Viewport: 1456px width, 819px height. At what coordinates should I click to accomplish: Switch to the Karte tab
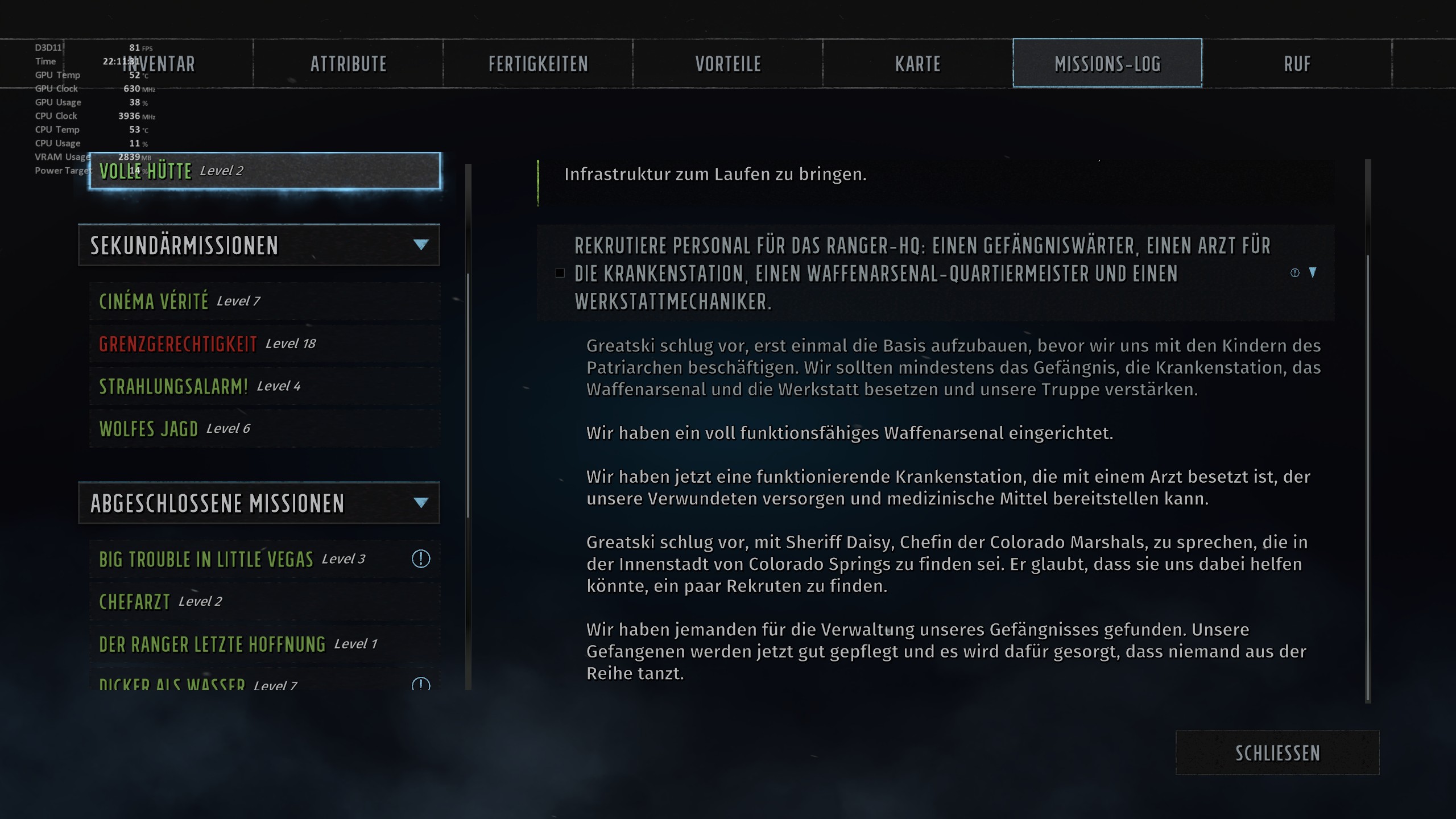[917, 63]
